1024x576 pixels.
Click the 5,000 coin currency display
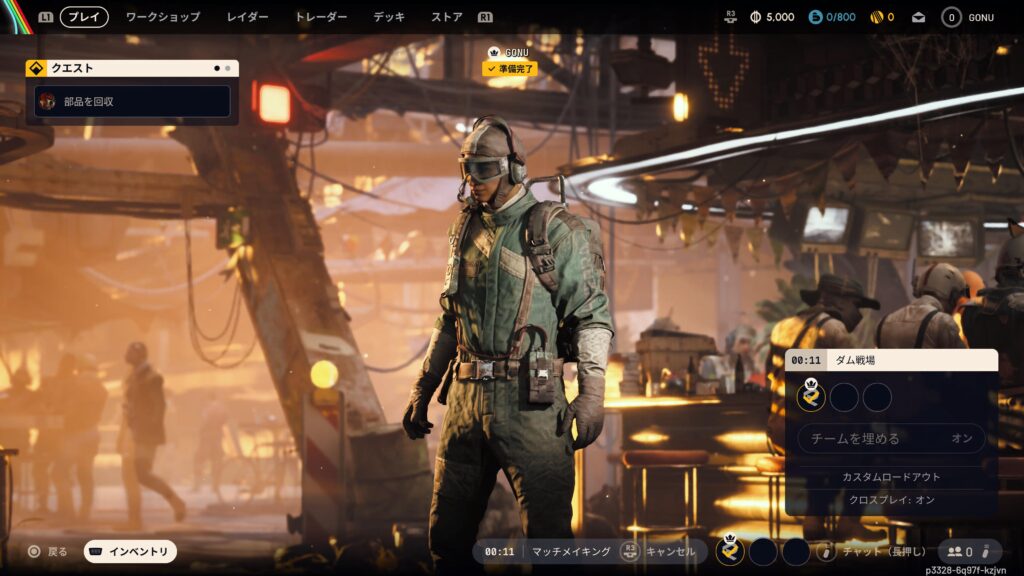tap(771, 17)
